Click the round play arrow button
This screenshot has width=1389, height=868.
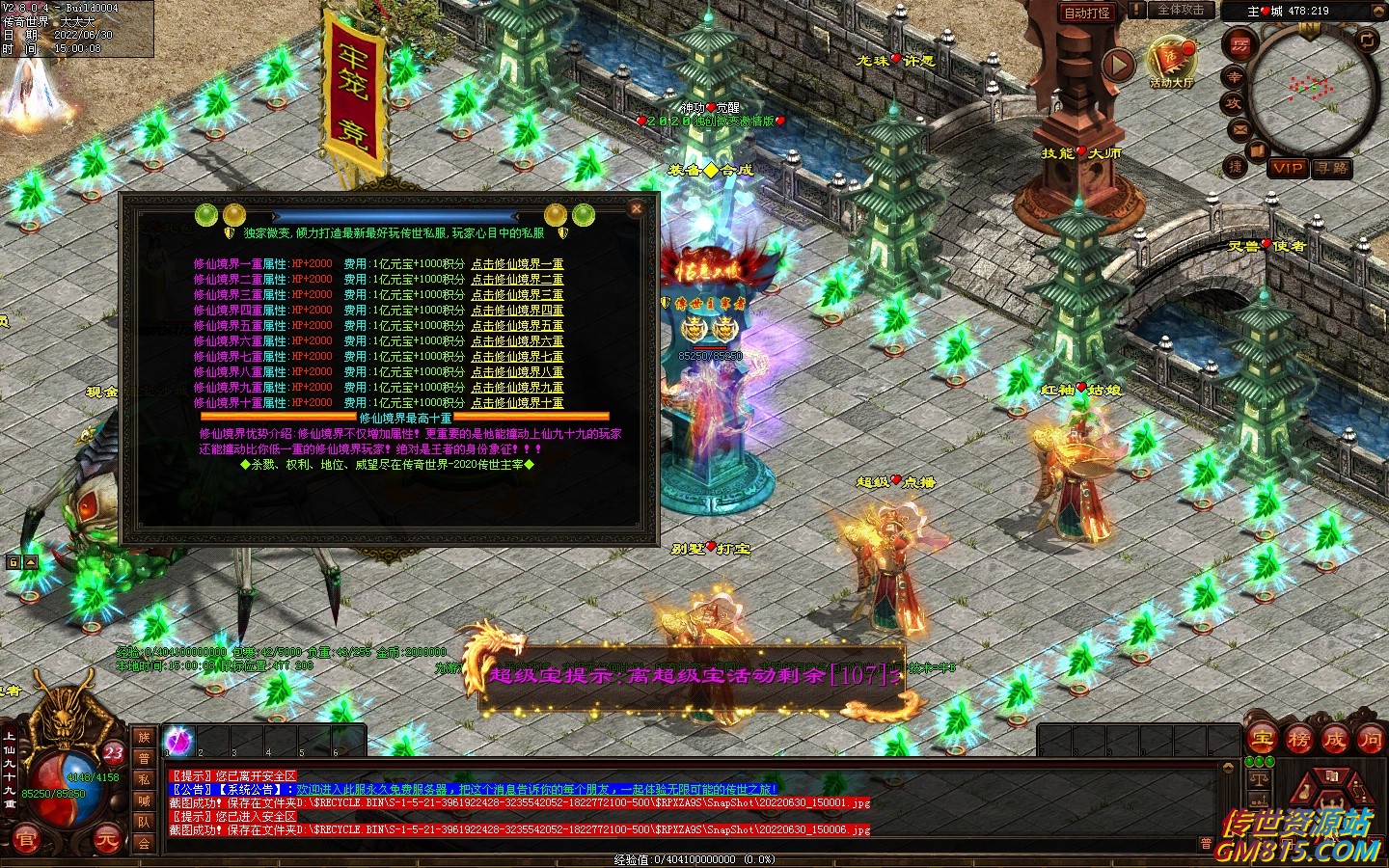[1118, 66]
